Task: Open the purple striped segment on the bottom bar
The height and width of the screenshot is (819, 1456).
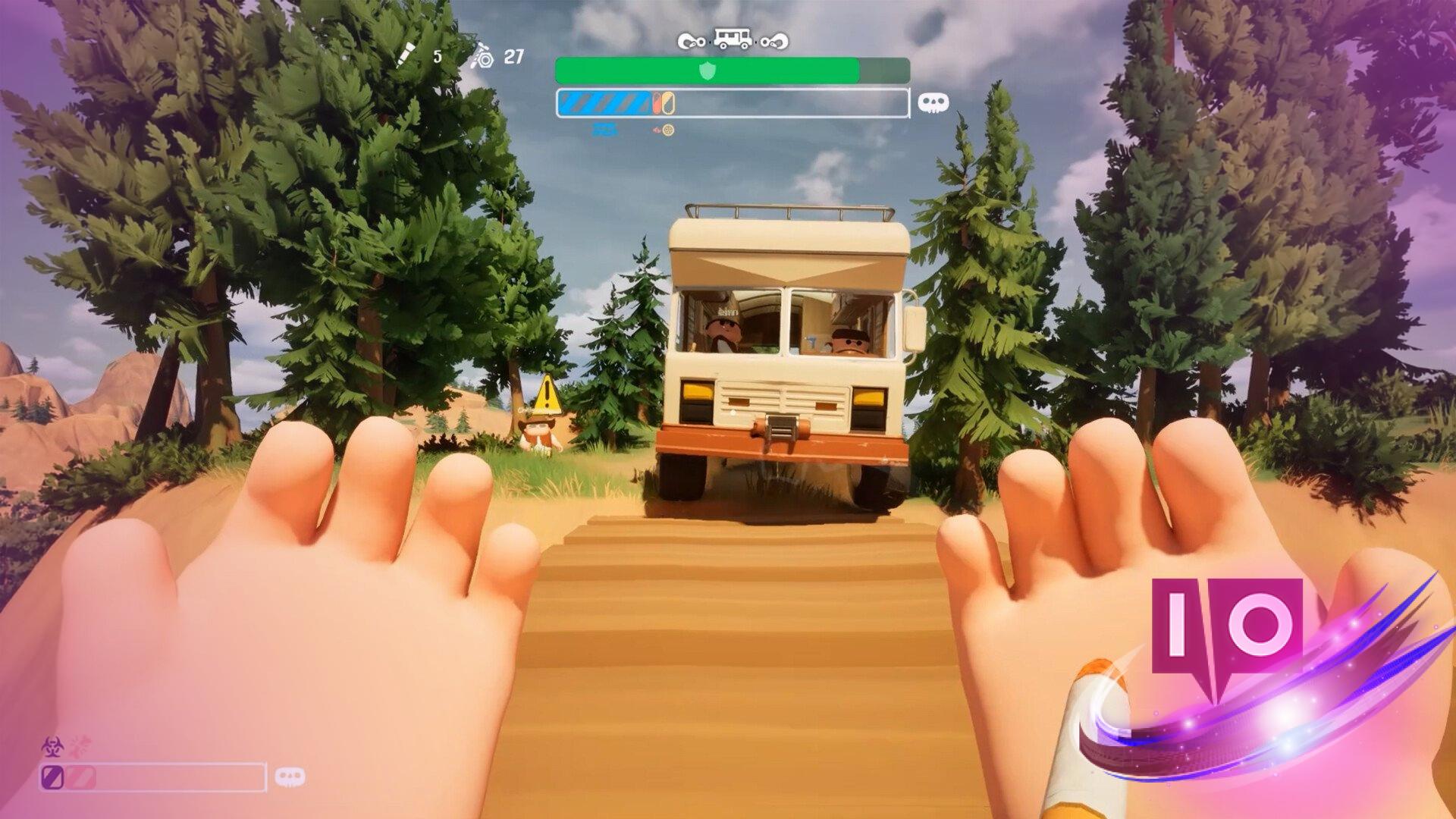Action: (x=52, y=777)
